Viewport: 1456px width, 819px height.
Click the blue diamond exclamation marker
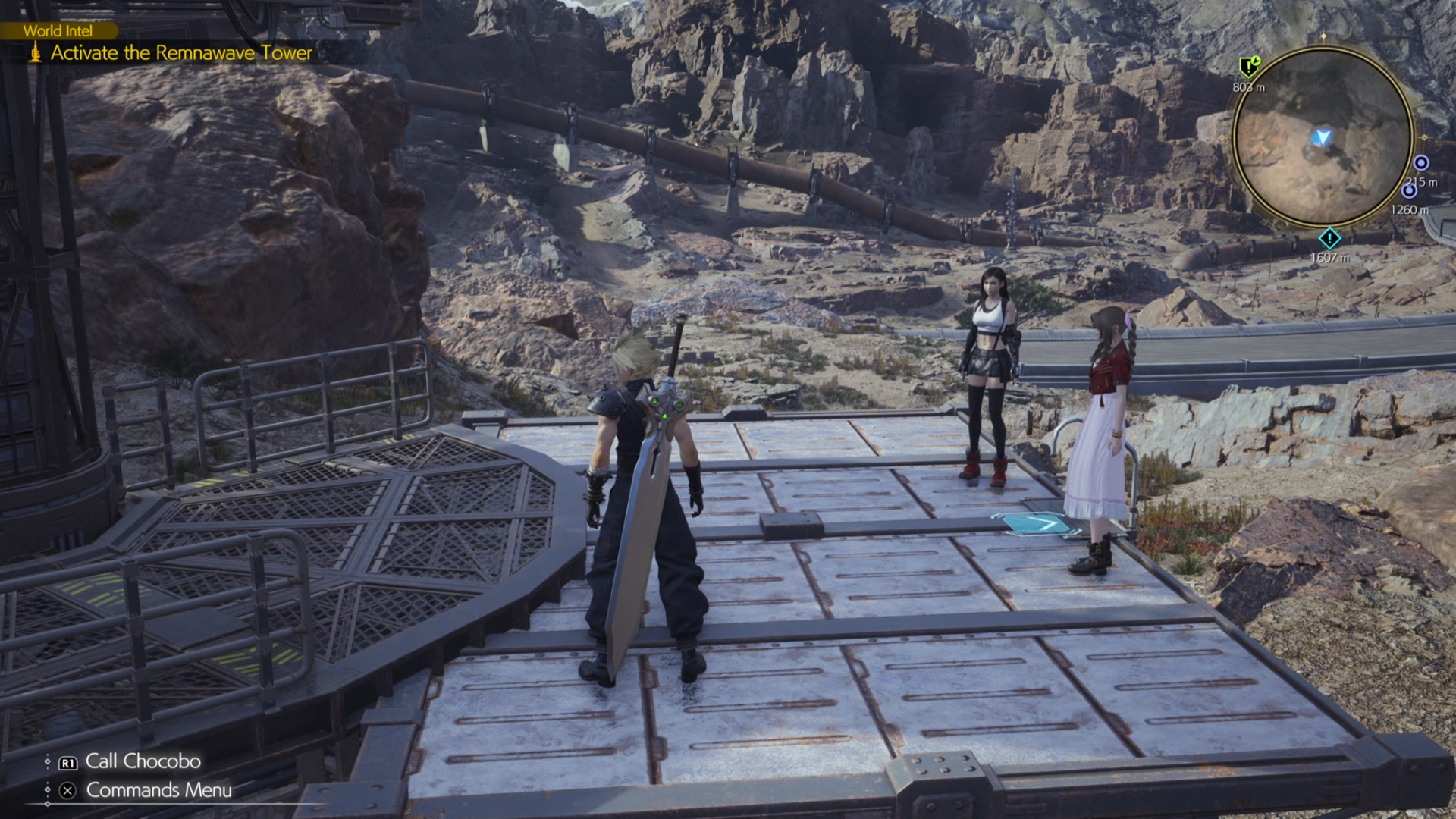(x=1329, y=239)
